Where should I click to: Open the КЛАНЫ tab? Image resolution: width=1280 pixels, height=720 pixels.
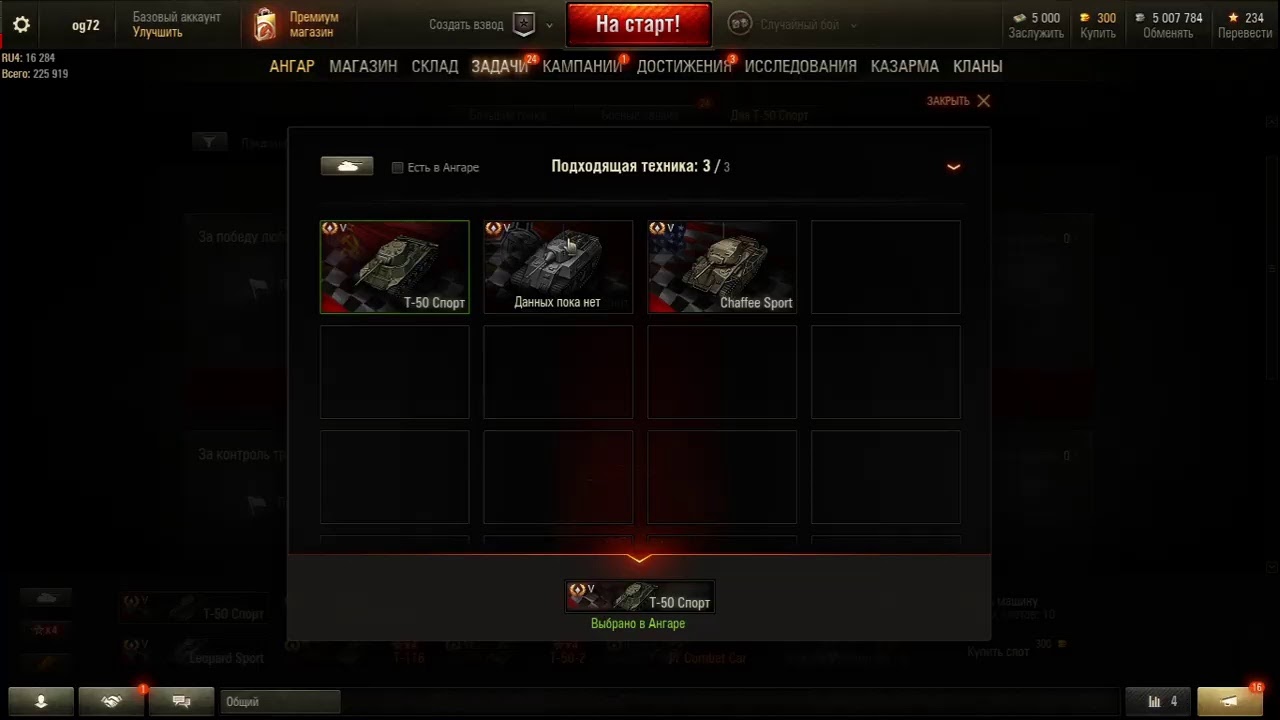[977, 66]
